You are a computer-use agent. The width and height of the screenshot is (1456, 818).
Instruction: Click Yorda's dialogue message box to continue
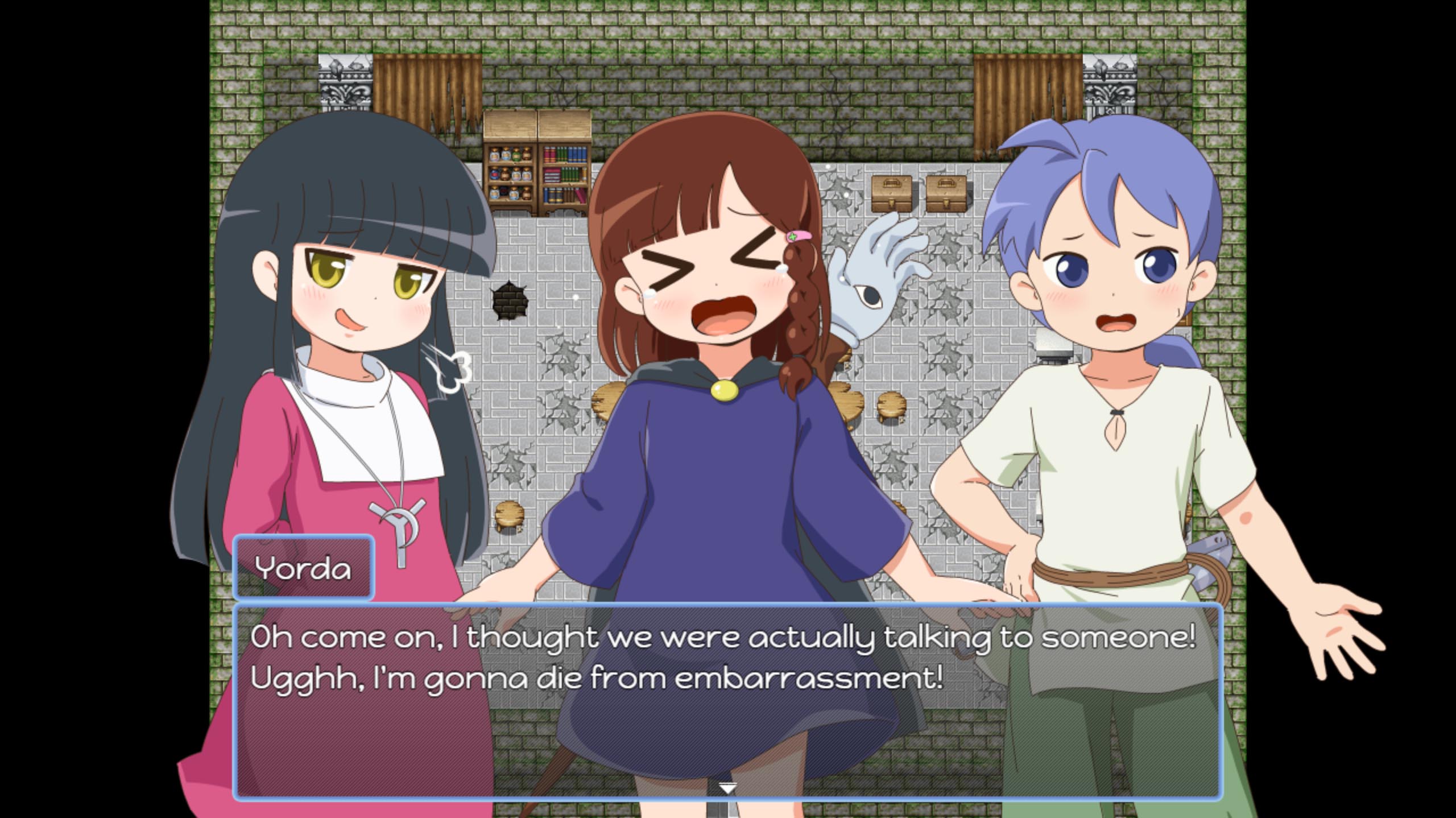click(x=727, y=700)
